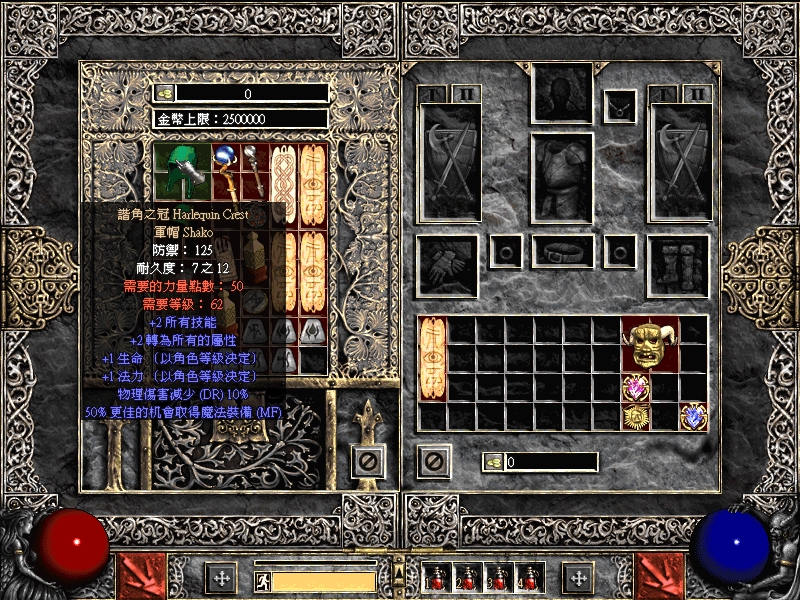
Task: Select the blue jewel in the inventory
Action: pyautogui.click(x=693, y=416)
